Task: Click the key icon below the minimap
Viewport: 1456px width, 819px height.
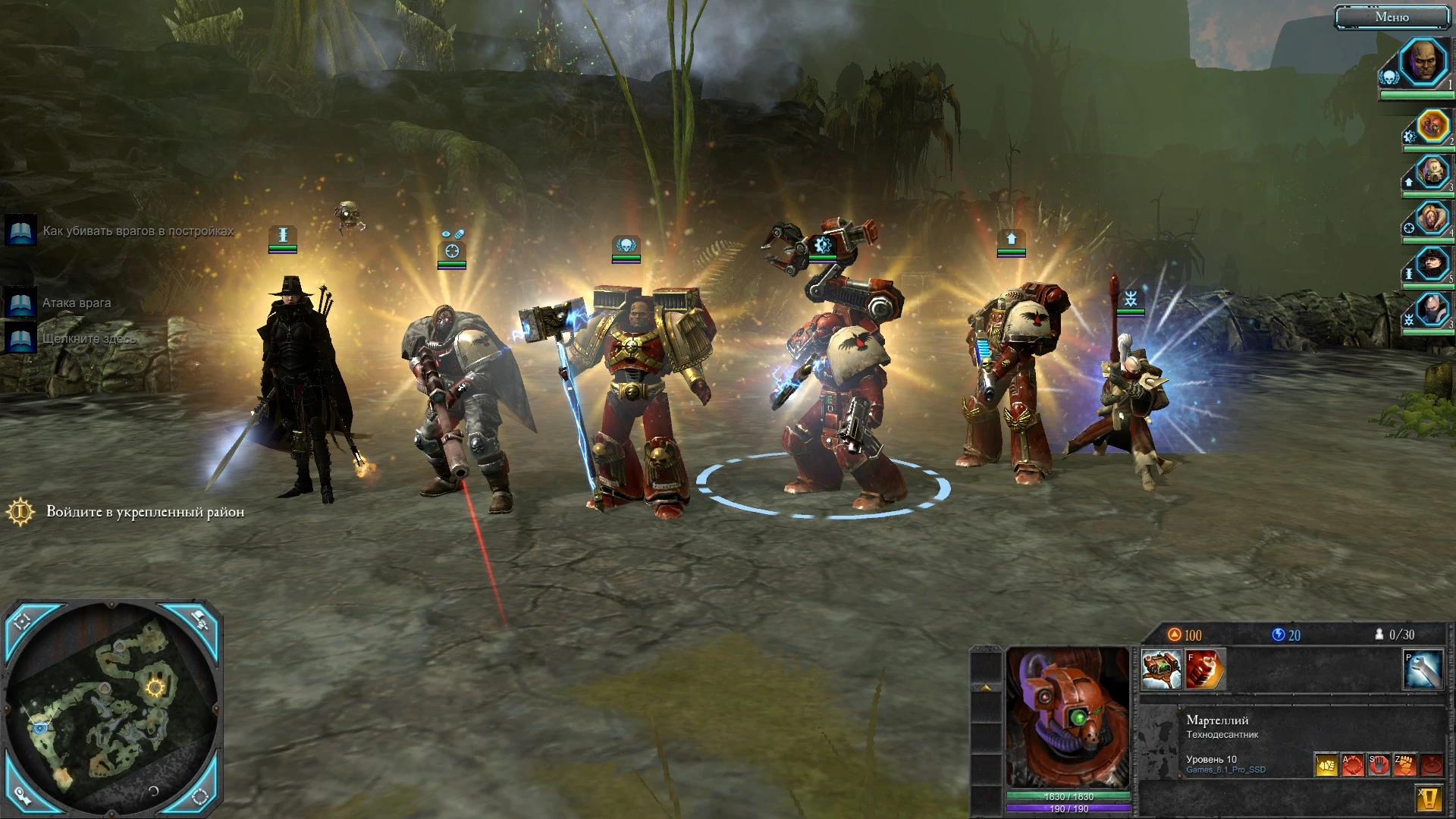Action: (x=23, y=799)
